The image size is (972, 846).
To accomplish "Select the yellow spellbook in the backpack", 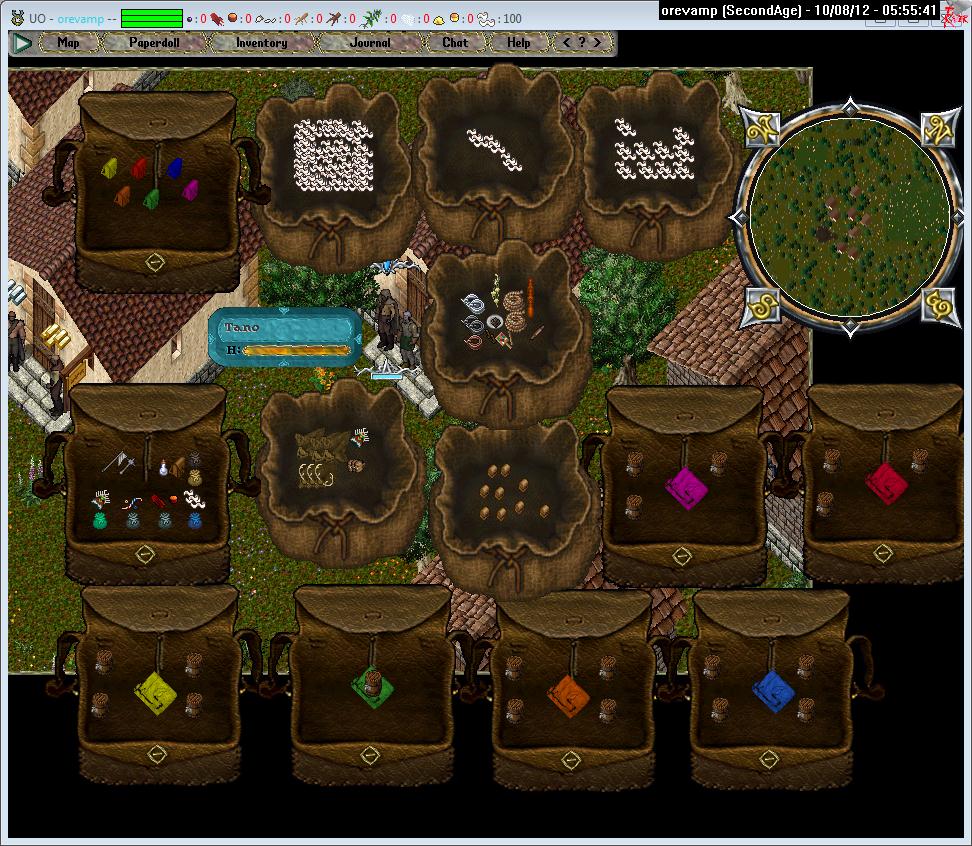I will pyautogui.click(x=157, y=690).
